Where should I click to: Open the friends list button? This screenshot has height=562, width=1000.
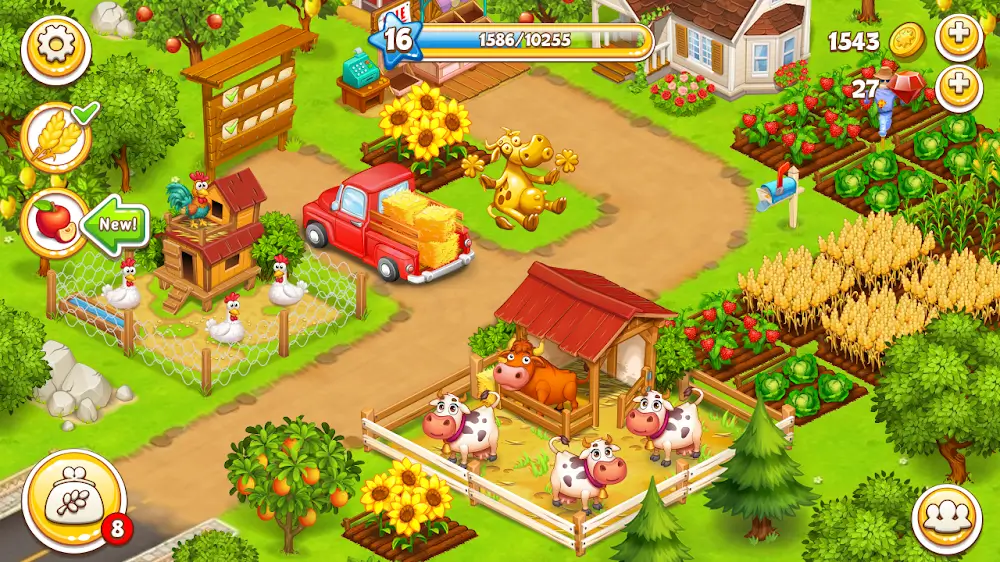point(945,518)
